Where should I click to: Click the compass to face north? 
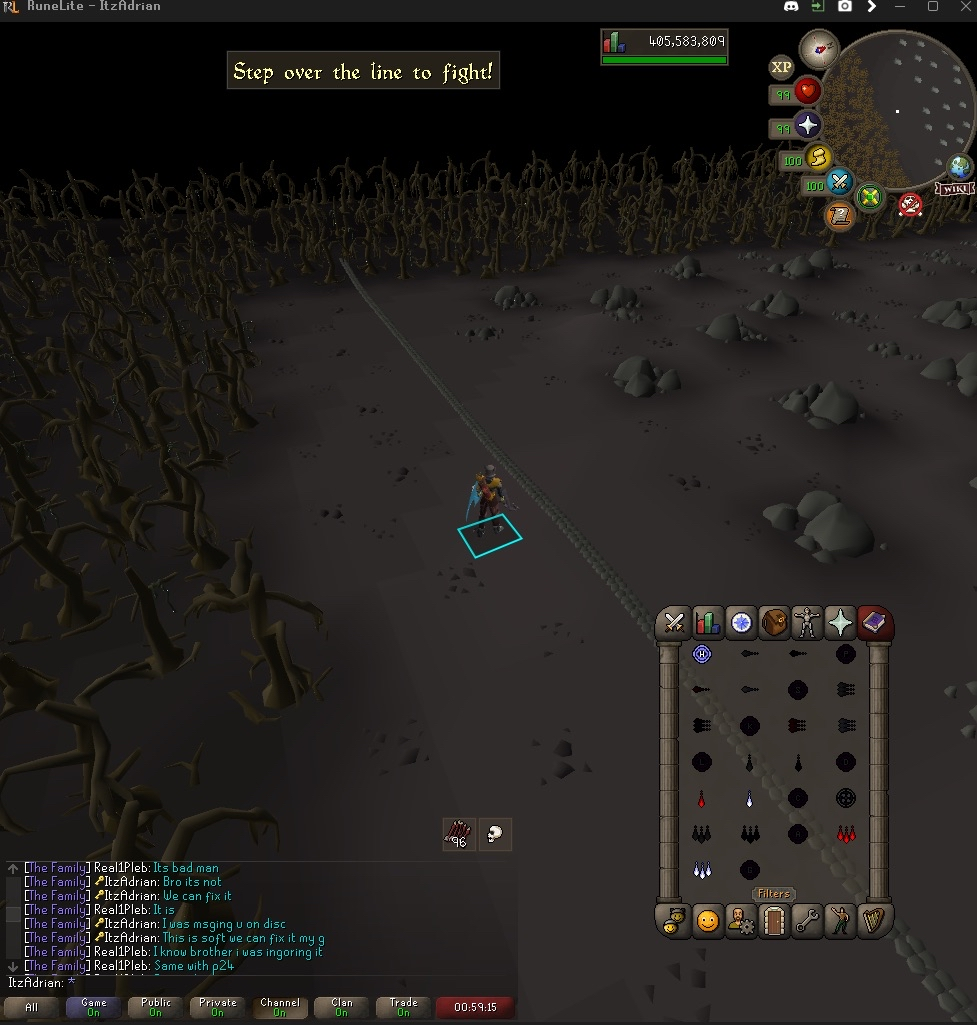(819, 48)
